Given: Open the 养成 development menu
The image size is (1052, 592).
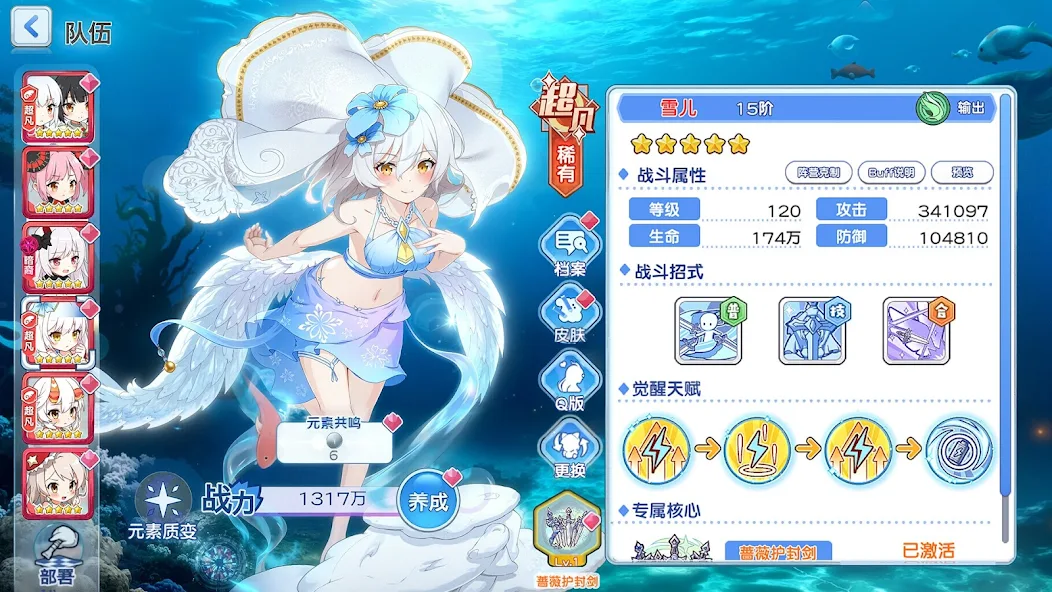Looking at the screenshot, I should (429, 501).
